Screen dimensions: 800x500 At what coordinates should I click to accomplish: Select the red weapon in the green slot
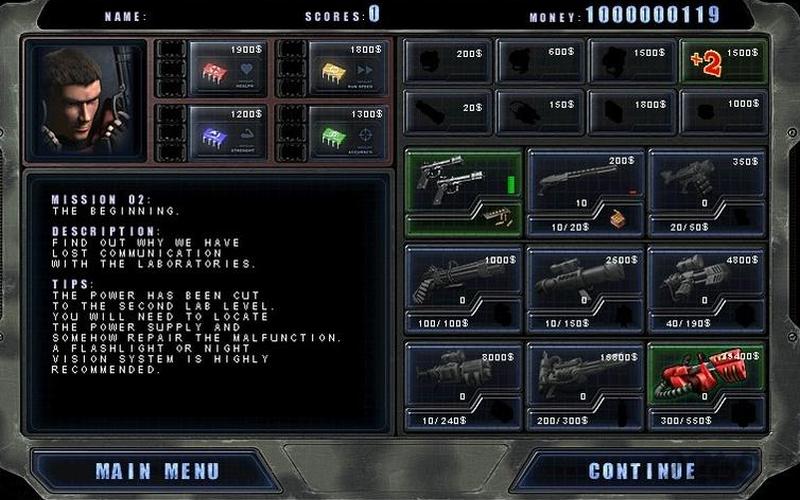(x=708, y=372)
